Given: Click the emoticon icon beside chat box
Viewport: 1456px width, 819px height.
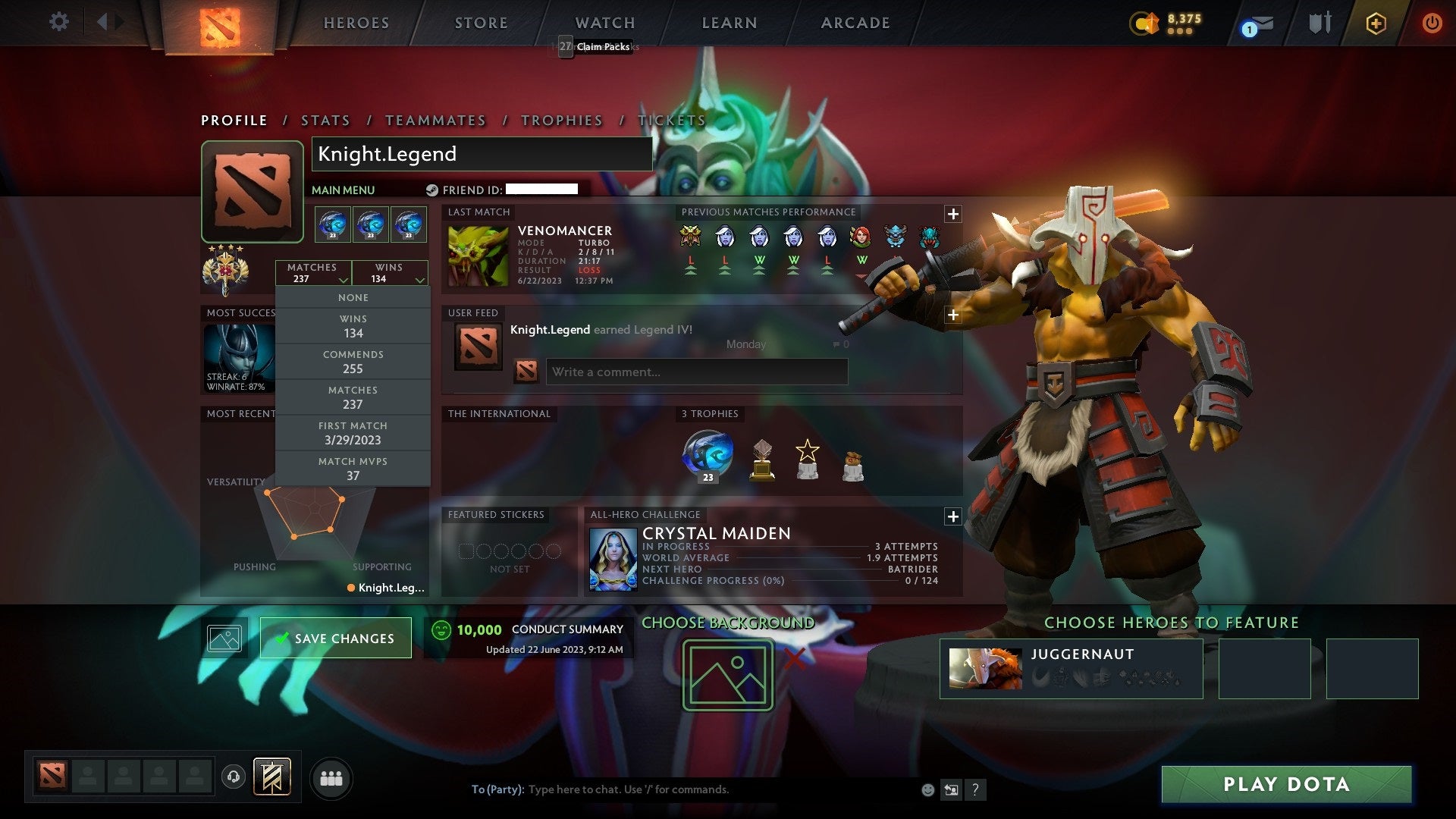Looking at the screenshot, I should pyautogui.click(x=927, y=789).
